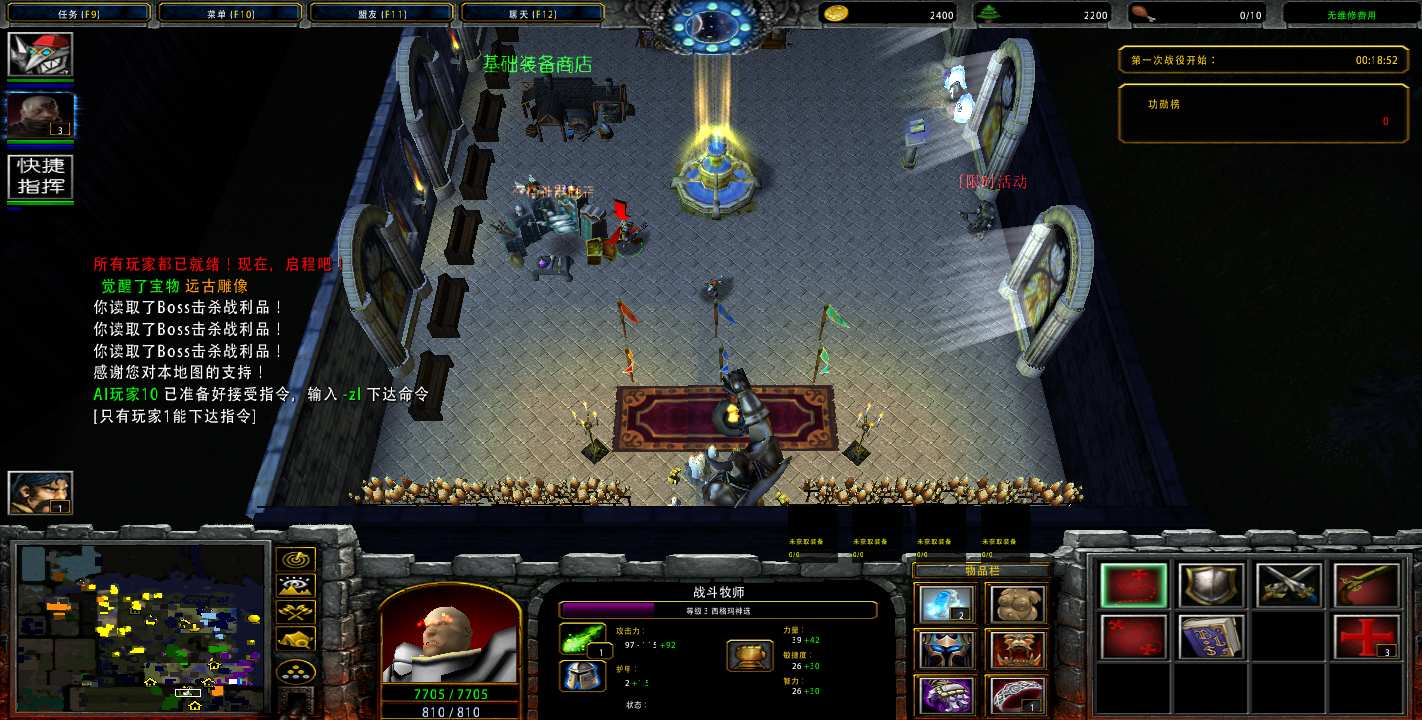Select the golden statue inventory item
This screenshot has height=720, width=1422.
pos(1018,604)
